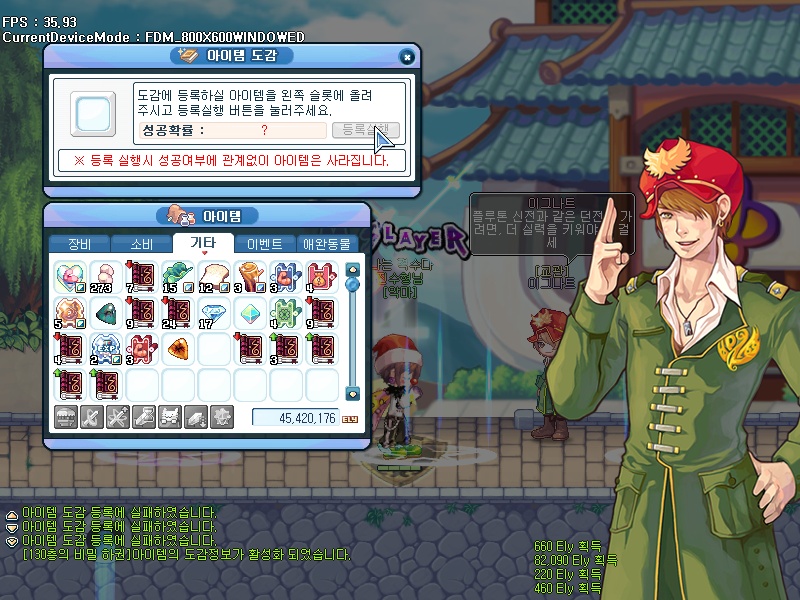
Task: Select the 기타 tab
Action: tap(202, 243)
